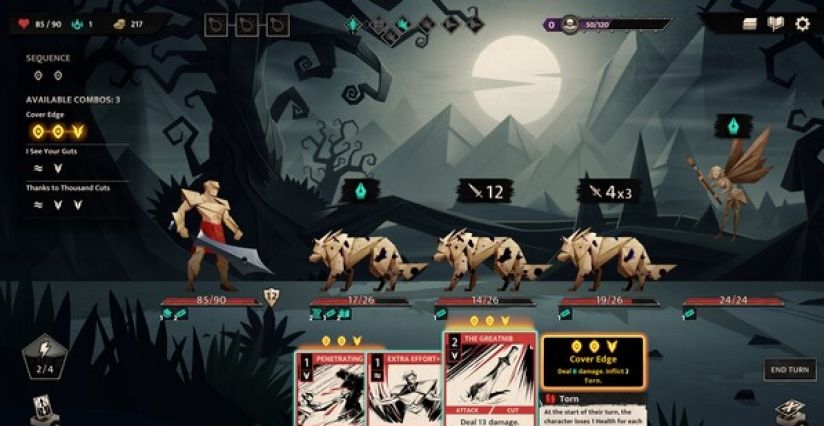Image resolution: width=824 pixels, height=426 pixels.
Task: End the current turn
Action: tap(789, 369)
